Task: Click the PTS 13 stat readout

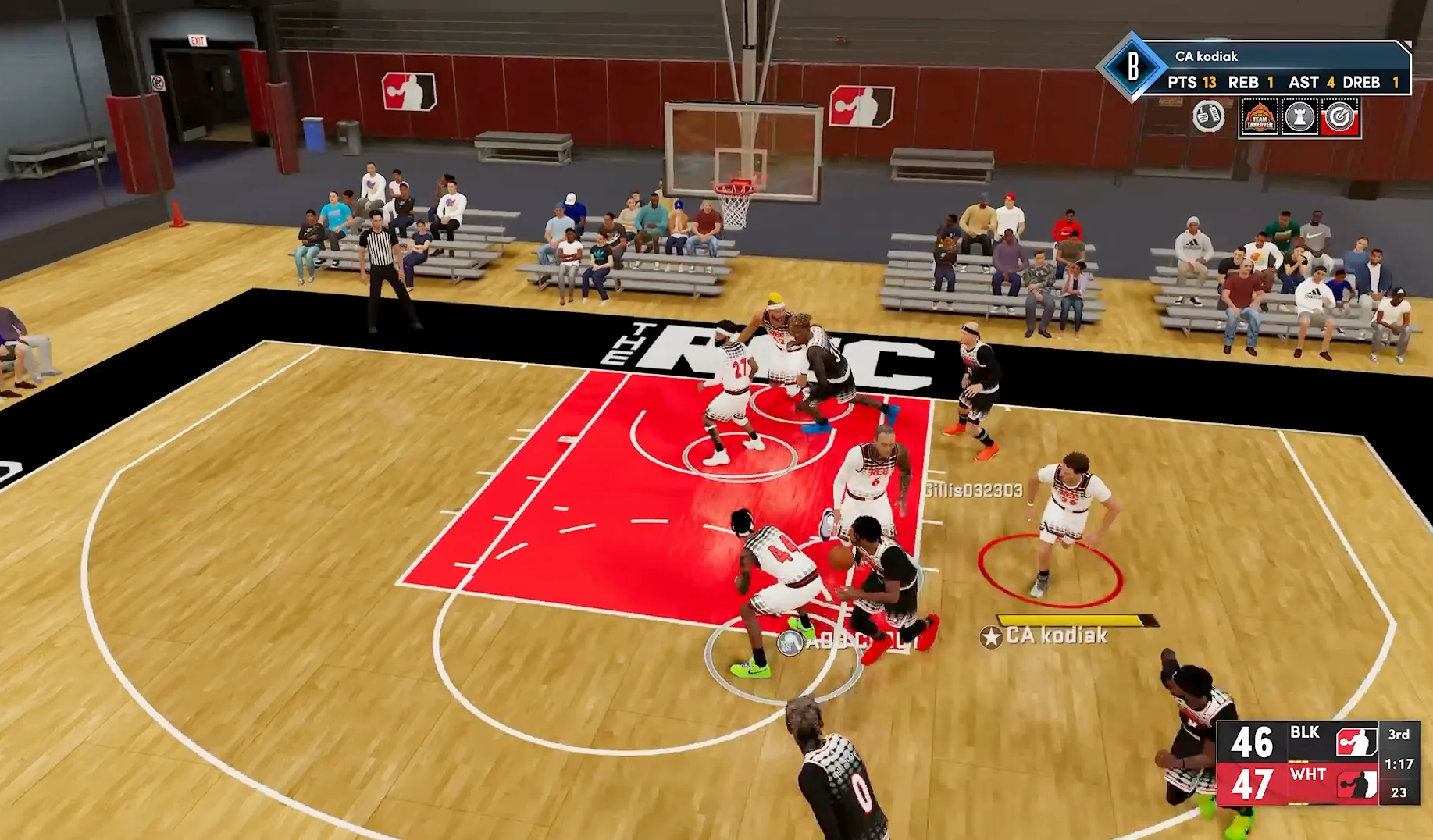Action: (1192, 83)
